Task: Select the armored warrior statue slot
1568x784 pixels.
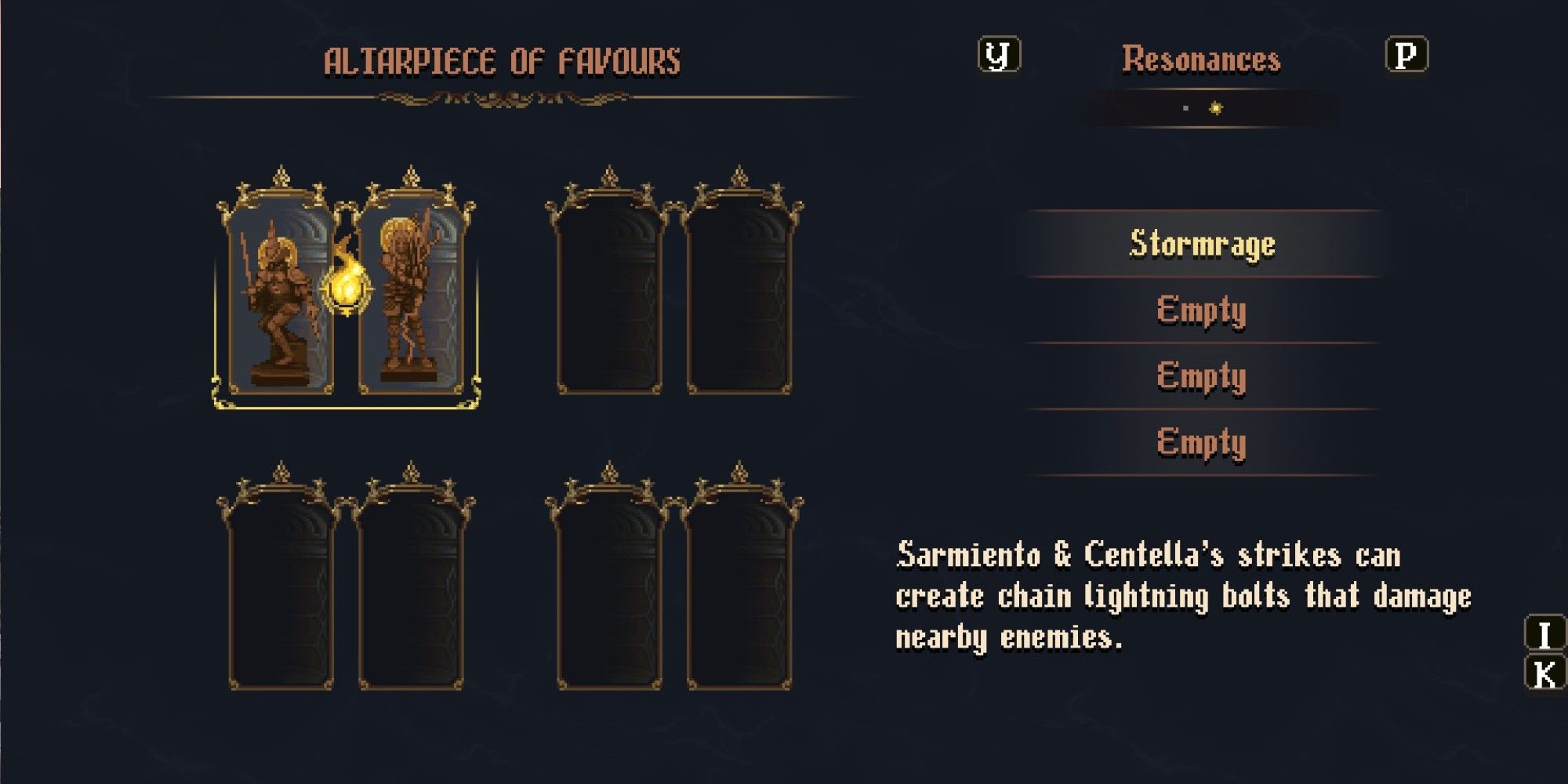Action: [280, 302]
